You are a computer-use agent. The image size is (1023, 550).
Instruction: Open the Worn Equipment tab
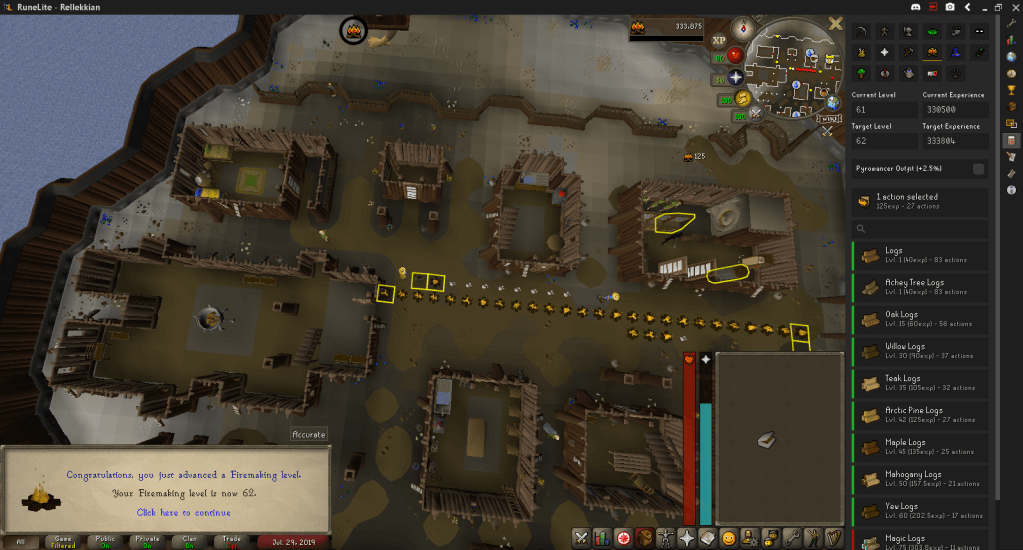[x=665, y=537]
